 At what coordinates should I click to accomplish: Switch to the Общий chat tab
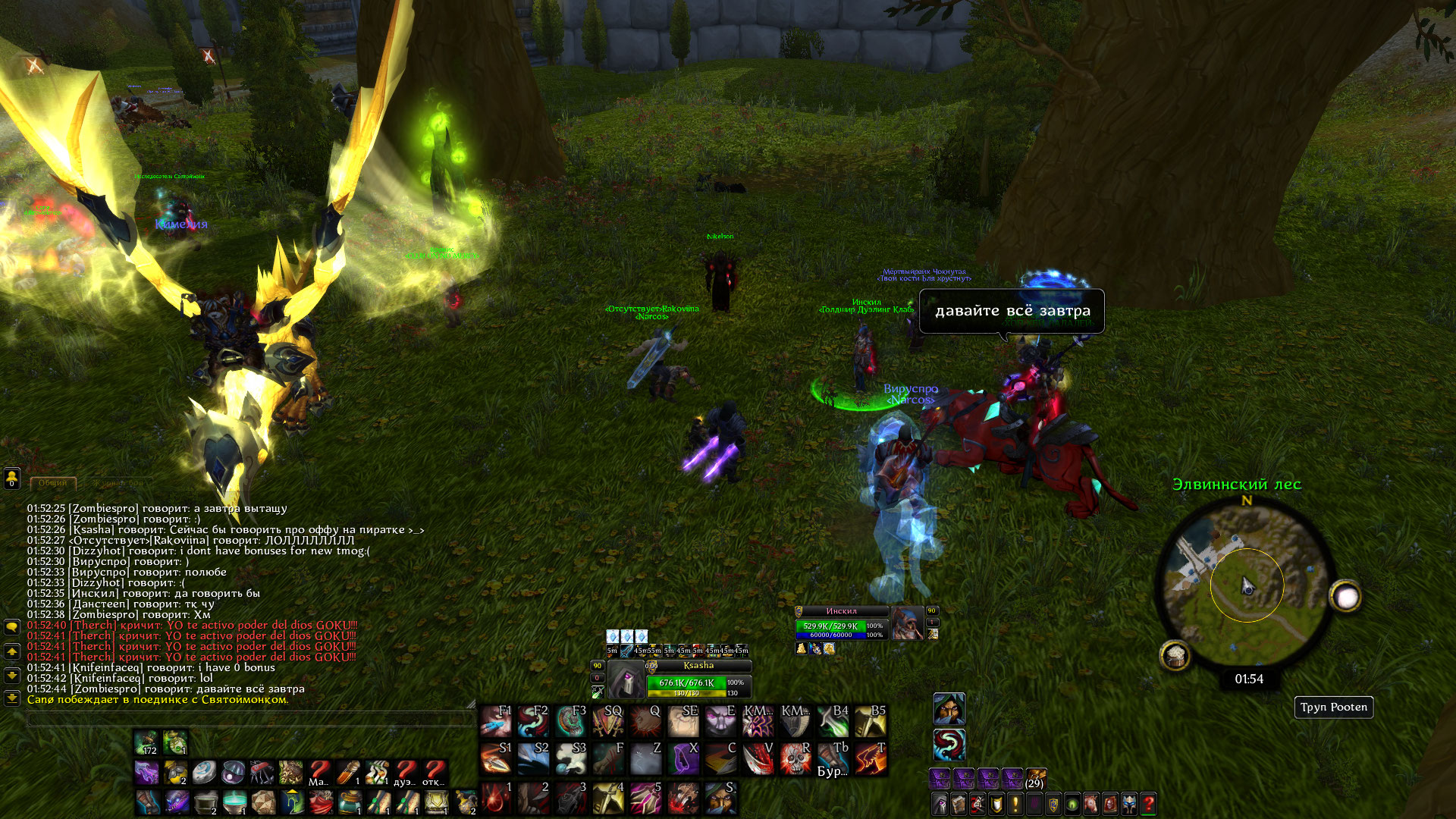pyautogui.click(x=53, y=483)
